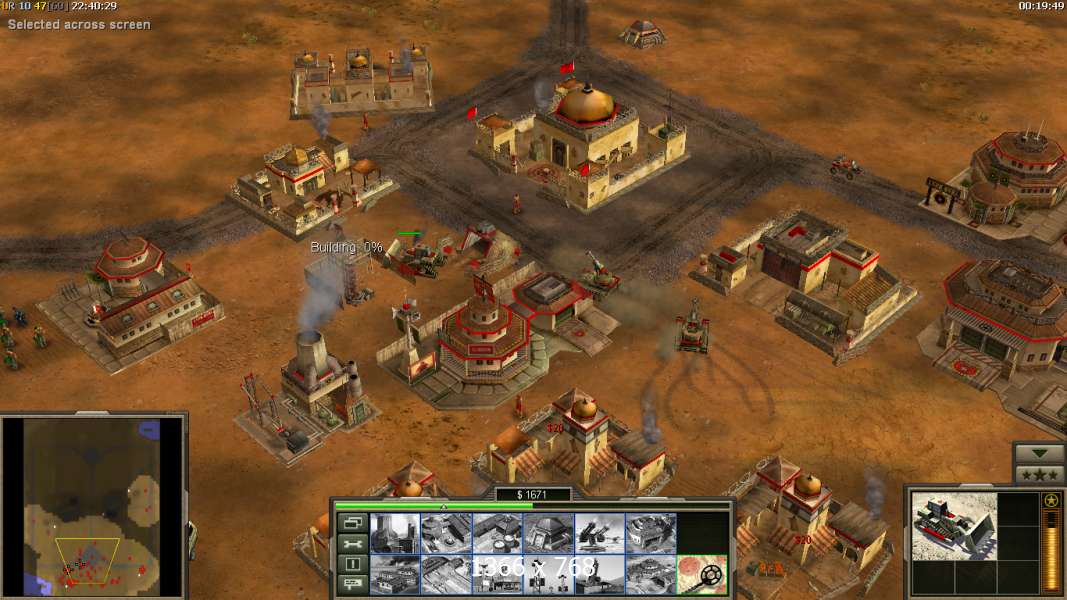1067x600 pixels.
Task: Activate the mine detector ability icon
Action: pos(702,574)
